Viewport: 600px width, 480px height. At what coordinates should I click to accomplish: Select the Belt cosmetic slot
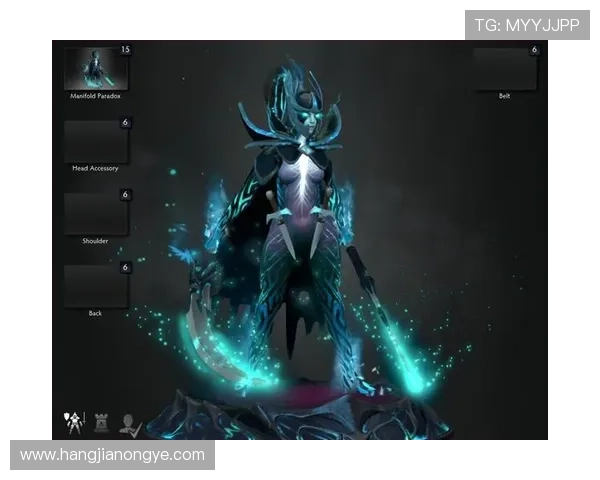click(504, 68)
